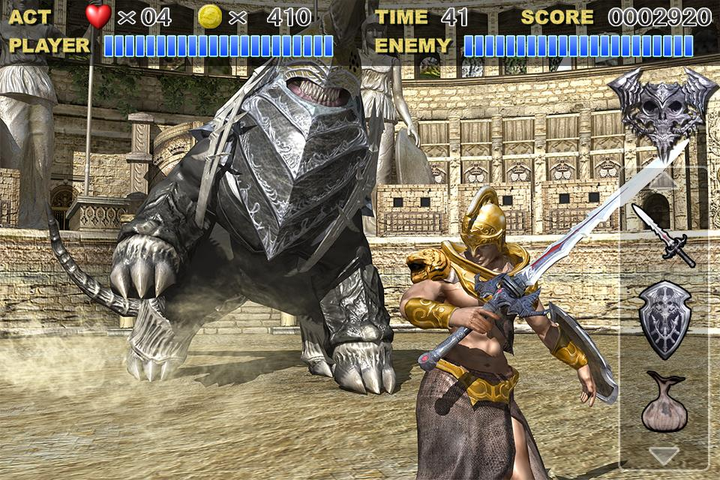
Task: Activate the shield guard icon
Action: pos(664,319)
